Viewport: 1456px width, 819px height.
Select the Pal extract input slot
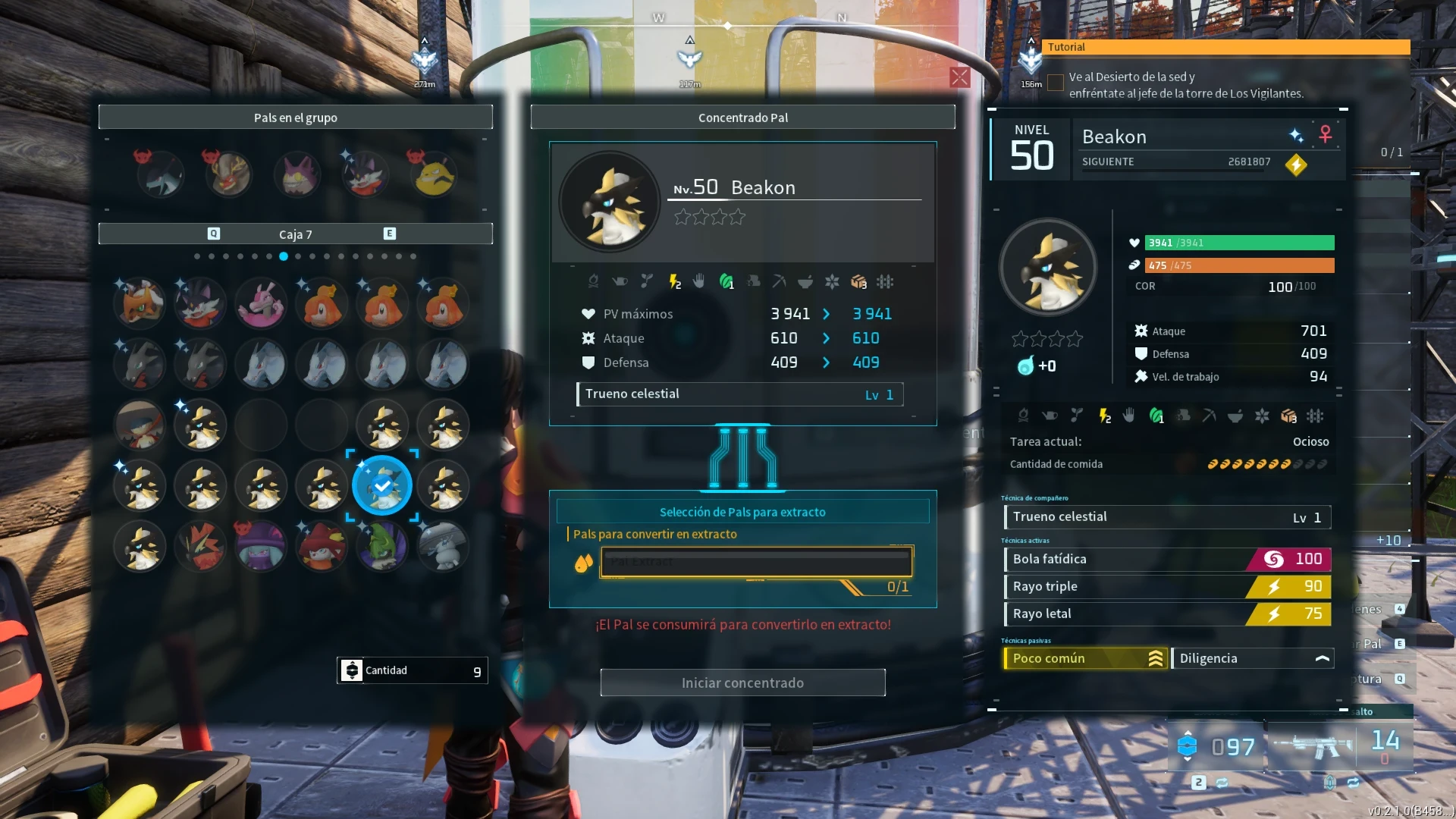click(756, 562)
